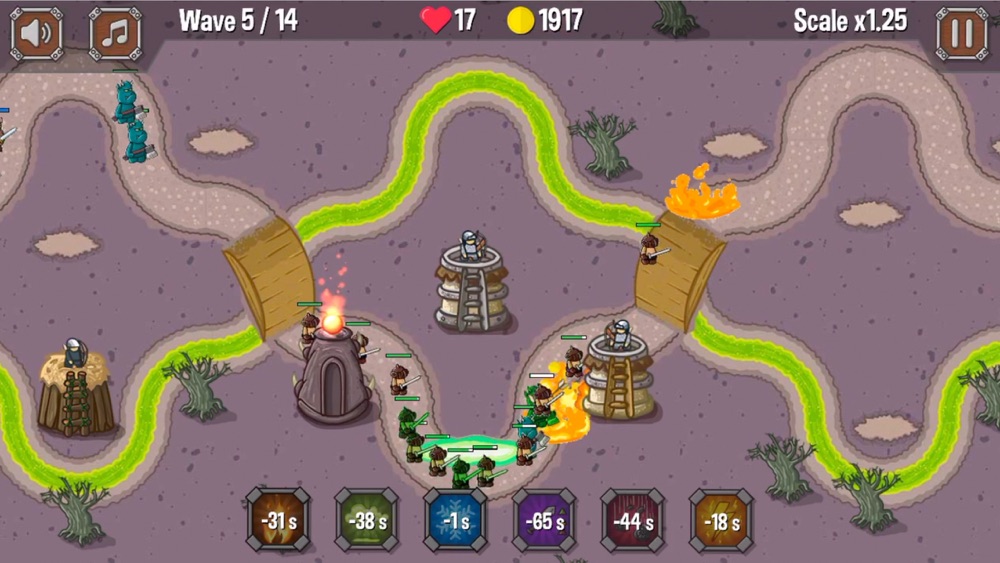
Task: Activate the orange fire ability
Action: pyautogui.click(x=278, y=520)
